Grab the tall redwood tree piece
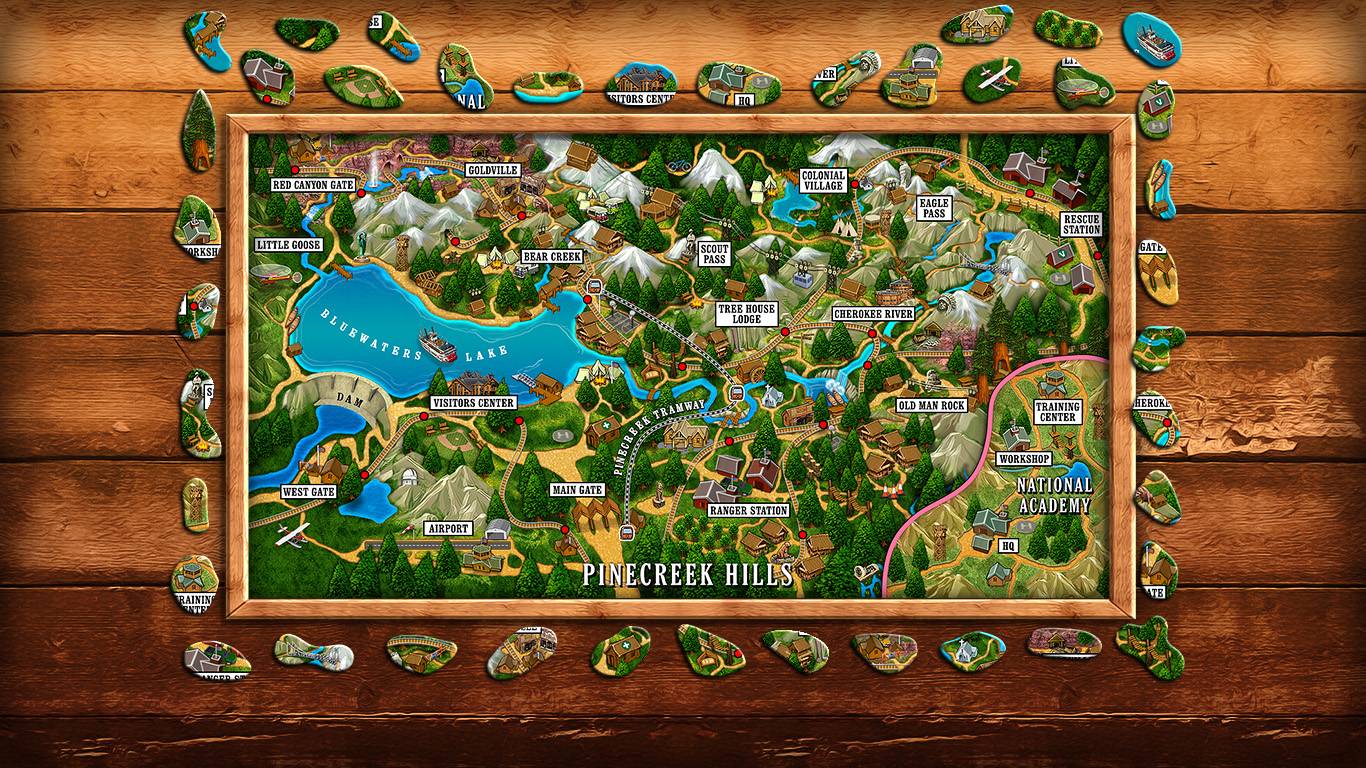The height and width of the screenshot is (768, 1366). pos(201,131)
